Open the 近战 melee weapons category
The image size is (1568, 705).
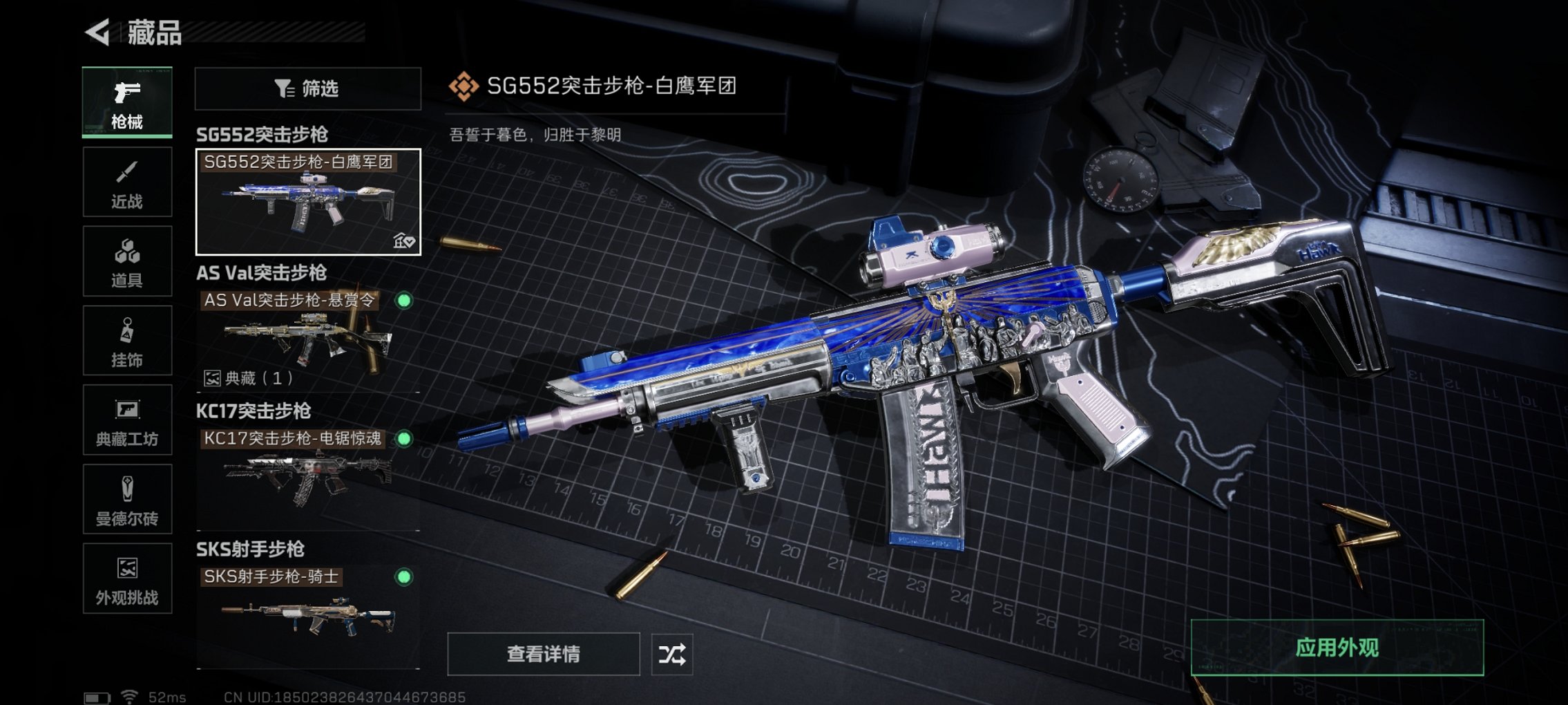[127, 182]
